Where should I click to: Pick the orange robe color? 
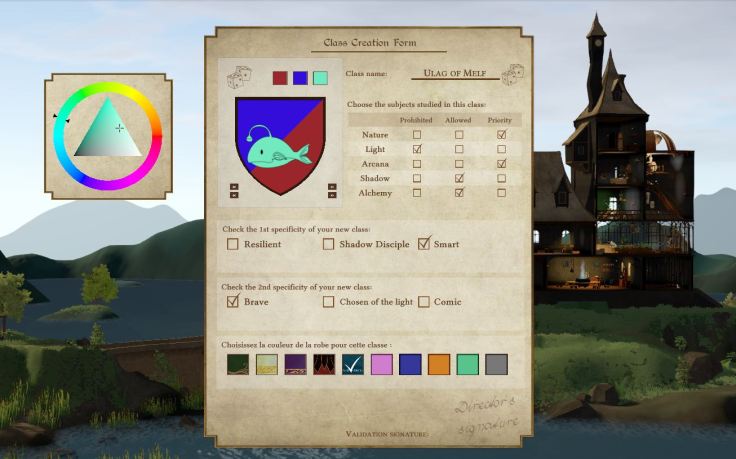pyautogui.click(x=439, y=364)
